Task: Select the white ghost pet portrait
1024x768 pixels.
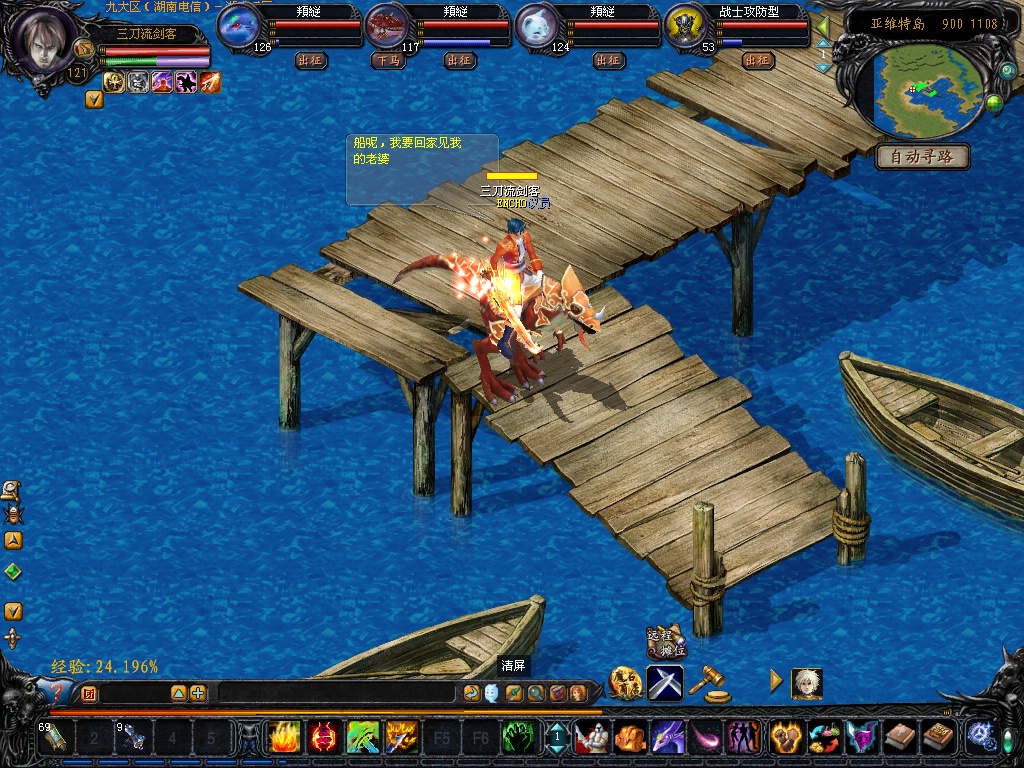Action: pyautogui.click(x=537, y=26)
